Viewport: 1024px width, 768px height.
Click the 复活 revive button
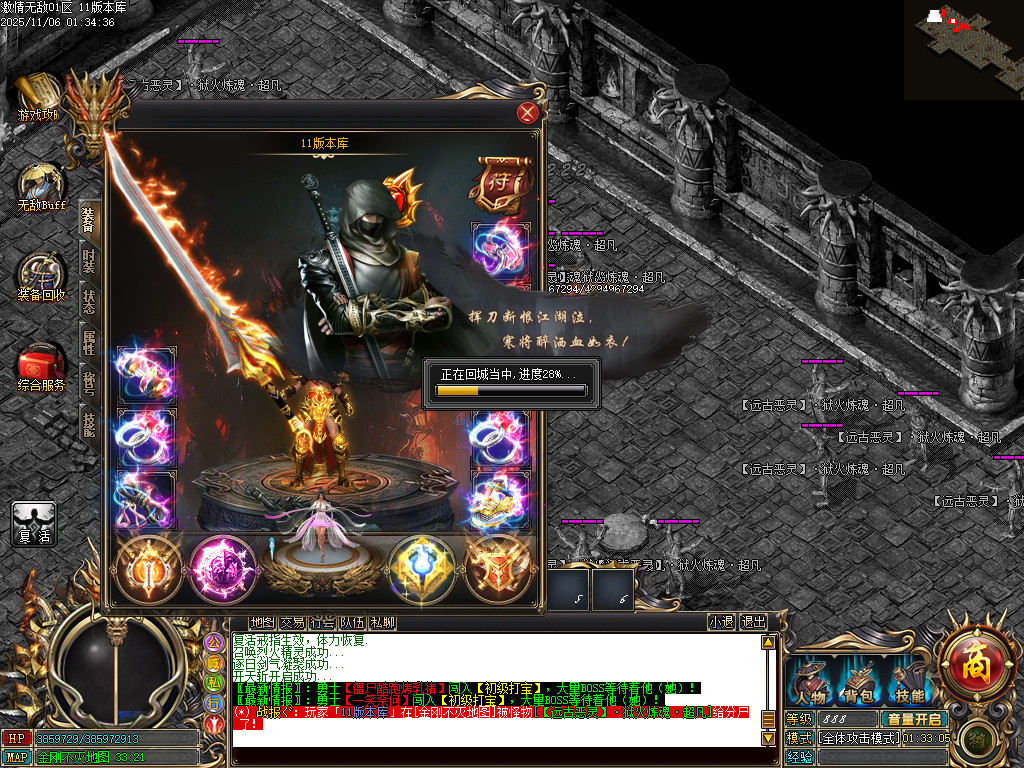click(x=34, y=524)
